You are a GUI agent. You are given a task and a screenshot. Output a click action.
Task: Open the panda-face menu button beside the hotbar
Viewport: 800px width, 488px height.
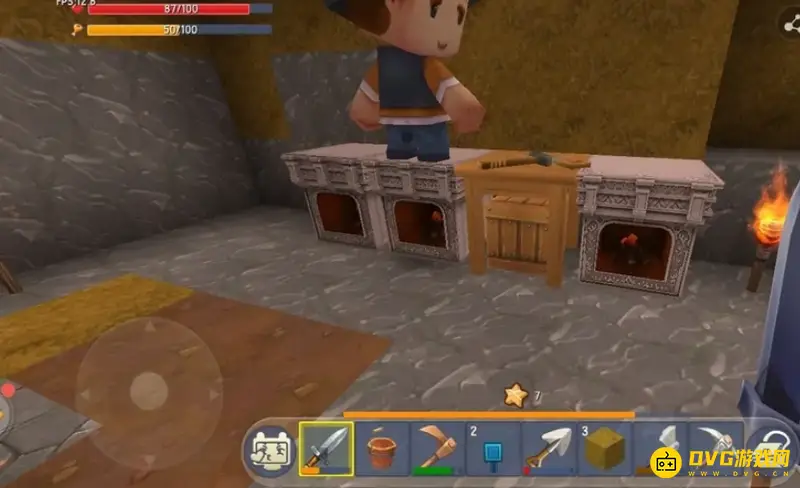point(270,448)
